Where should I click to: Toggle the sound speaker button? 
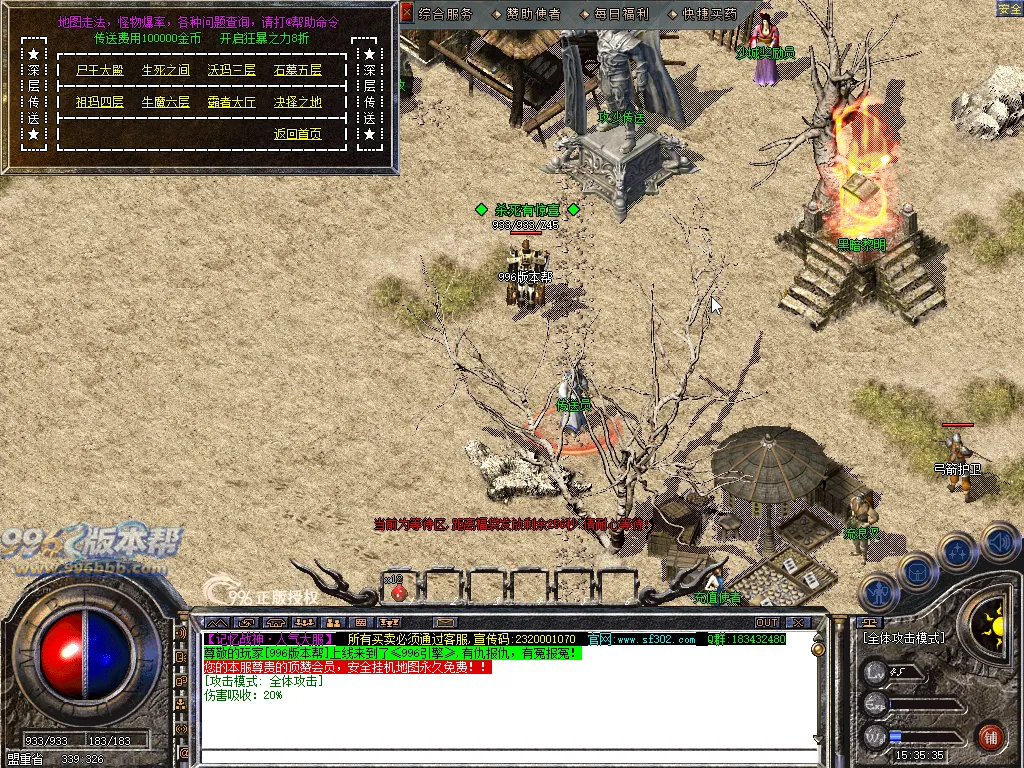pos(999,541)
